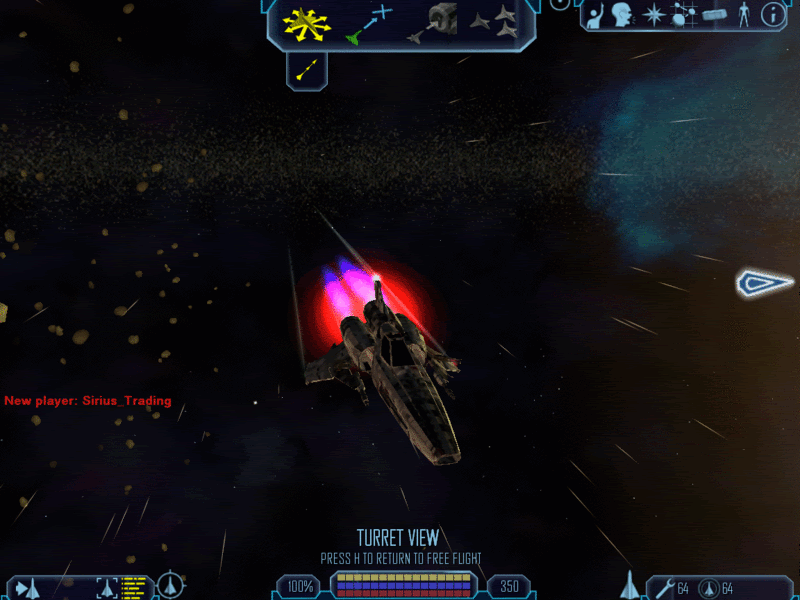This screenshot has width=800, height=600.
Task: Open the raised-hand request trade icon
Action: tap(594, 15)
